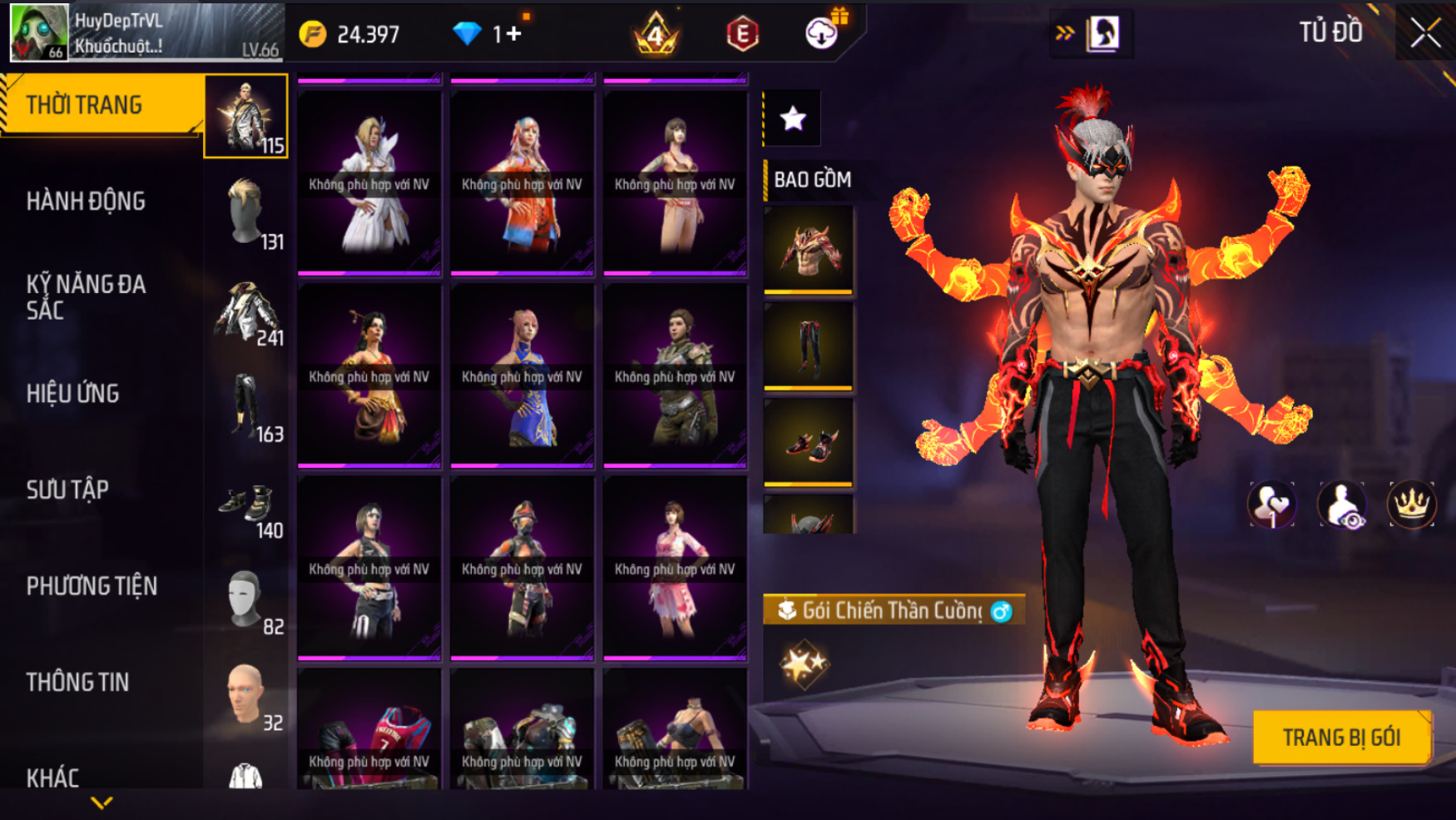This screenshot has width=1456, height=820.
Task: Equip the bundle with TRANG BỊ GÓI
Action: pos(1341,738)
